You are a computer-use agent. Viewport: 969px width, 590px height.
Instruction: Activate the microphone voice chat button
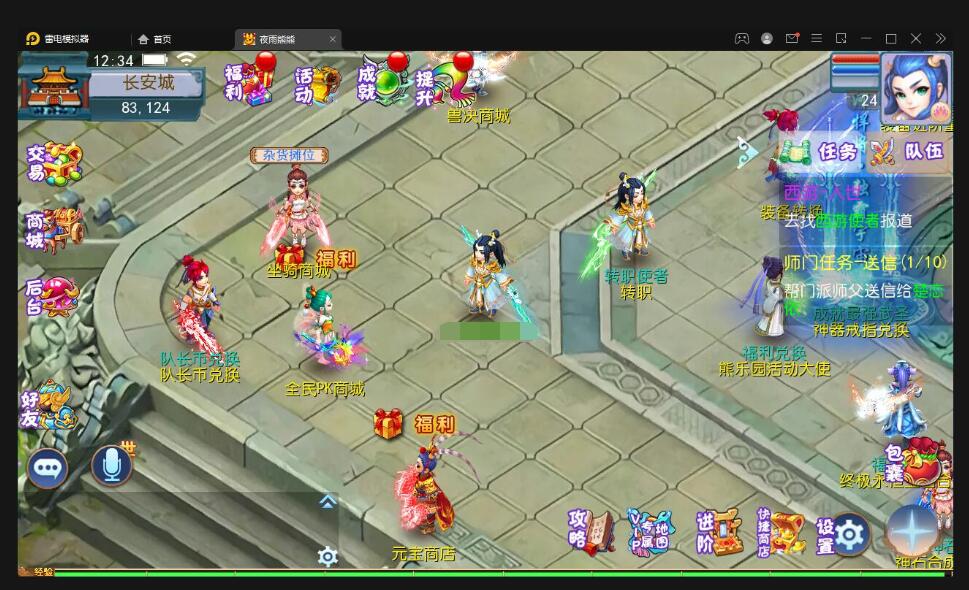[x=112, y=465]
